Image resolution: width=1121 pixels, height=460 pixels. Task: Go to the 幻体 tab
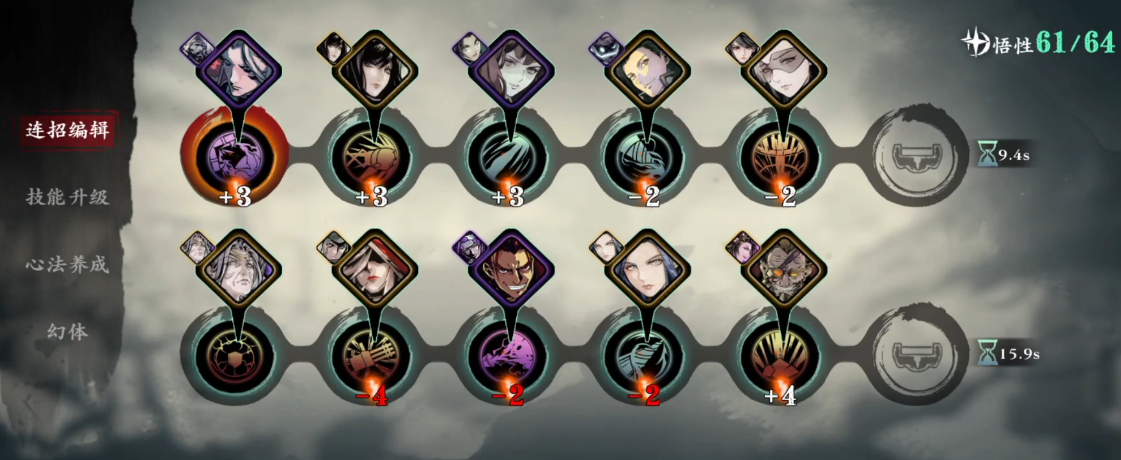coord(67,330)
